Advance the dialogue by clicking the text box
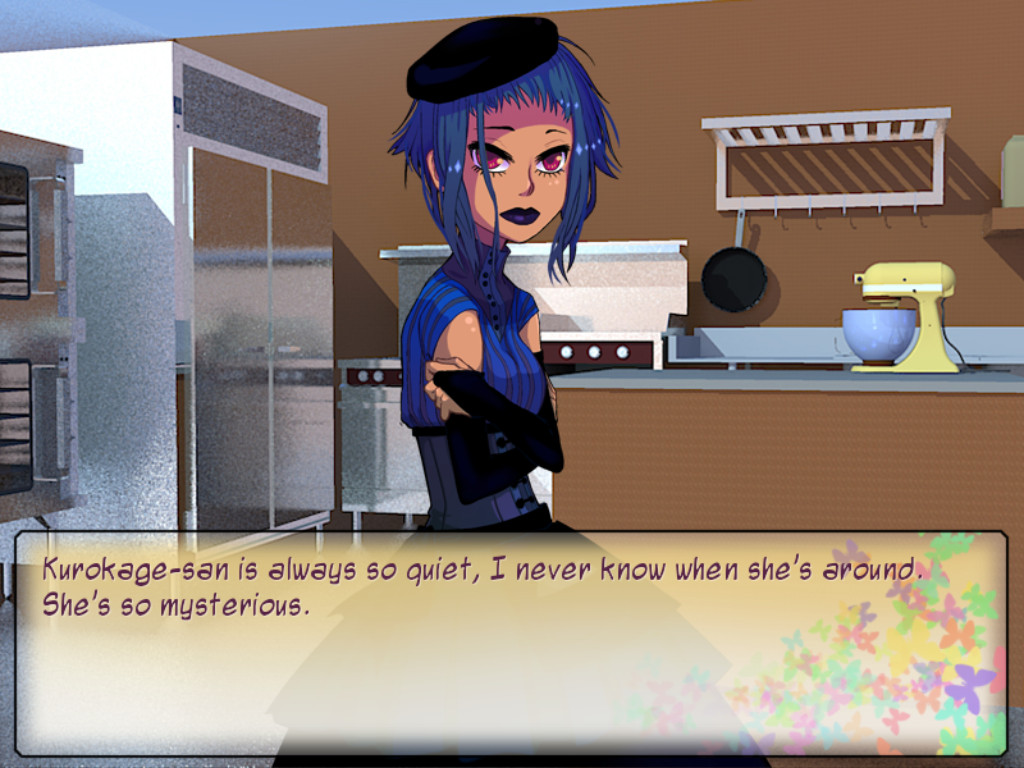The height and width of the screenshot is (768, 1024). click(x=510, y=643)
